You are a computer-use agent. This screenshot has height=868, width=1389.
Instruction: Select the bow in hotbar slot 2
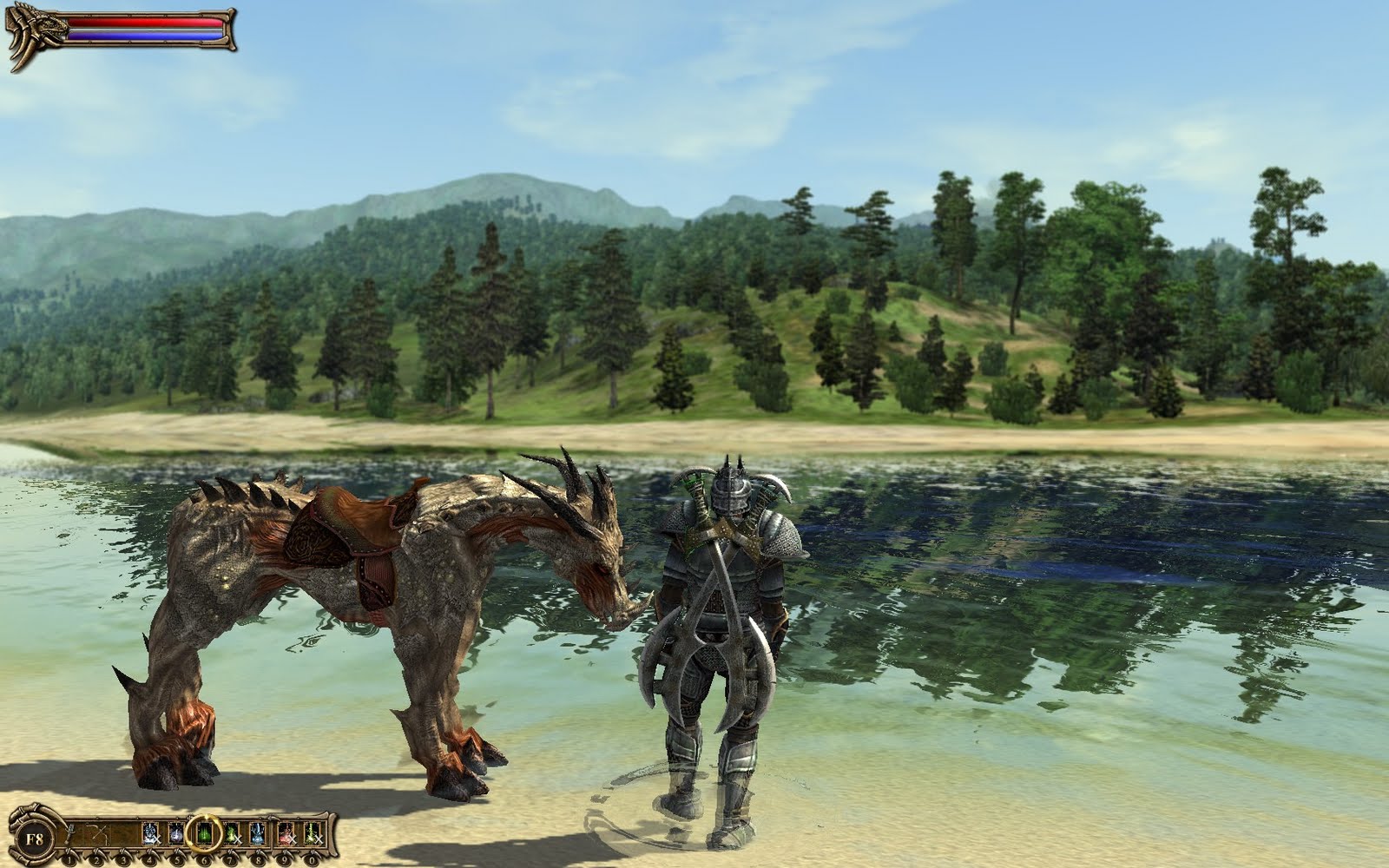97,833
